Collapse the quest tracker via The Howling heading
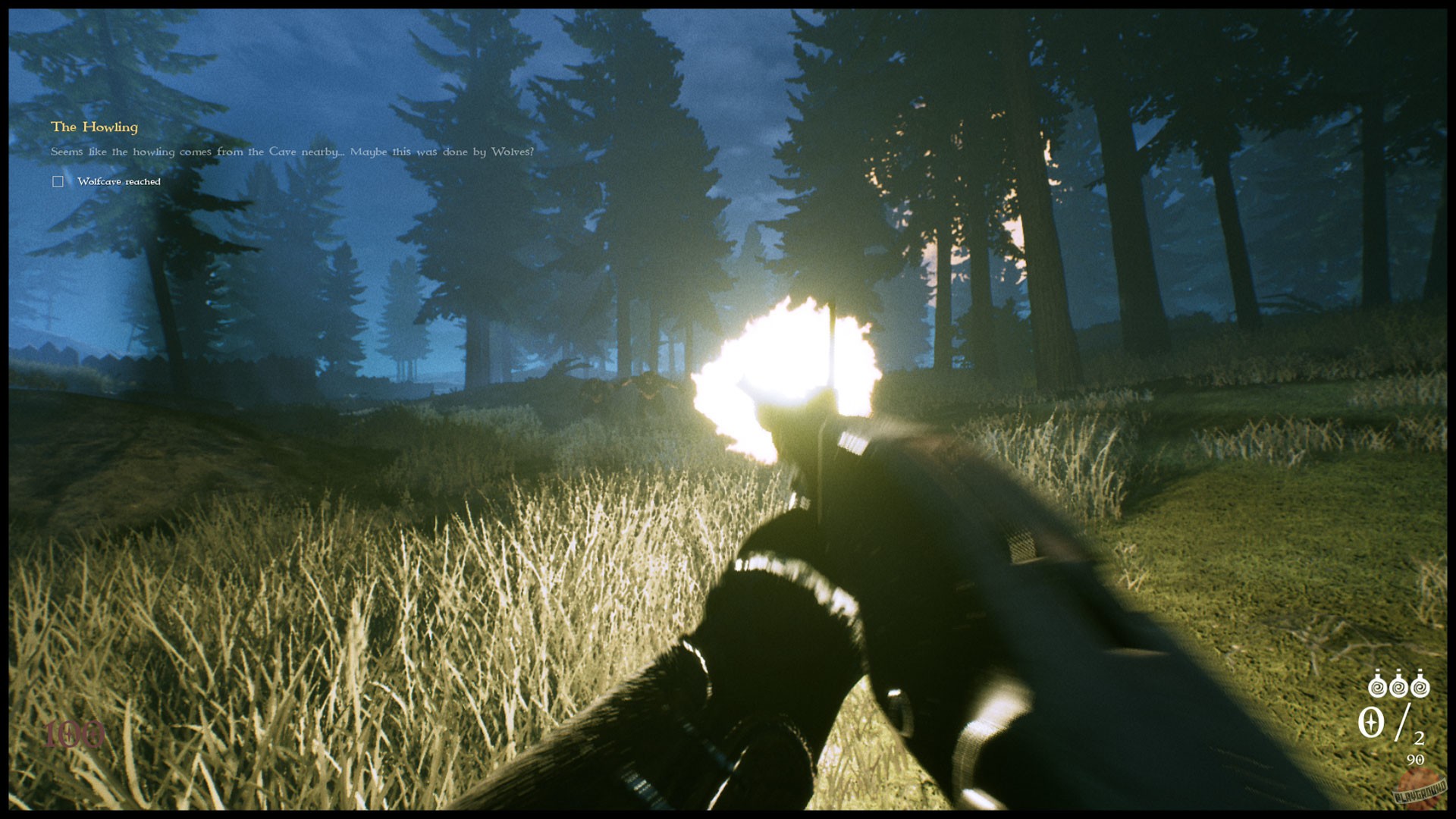Viewport: 1456px width, 819px height. [x=94, y=127]
